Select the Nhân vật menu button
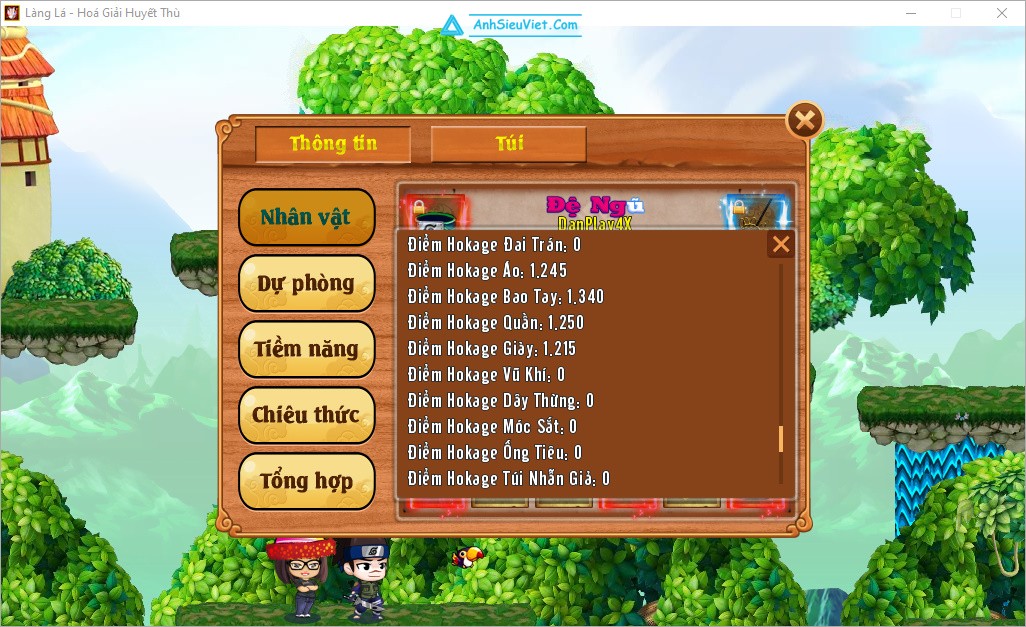 [306, 217]
